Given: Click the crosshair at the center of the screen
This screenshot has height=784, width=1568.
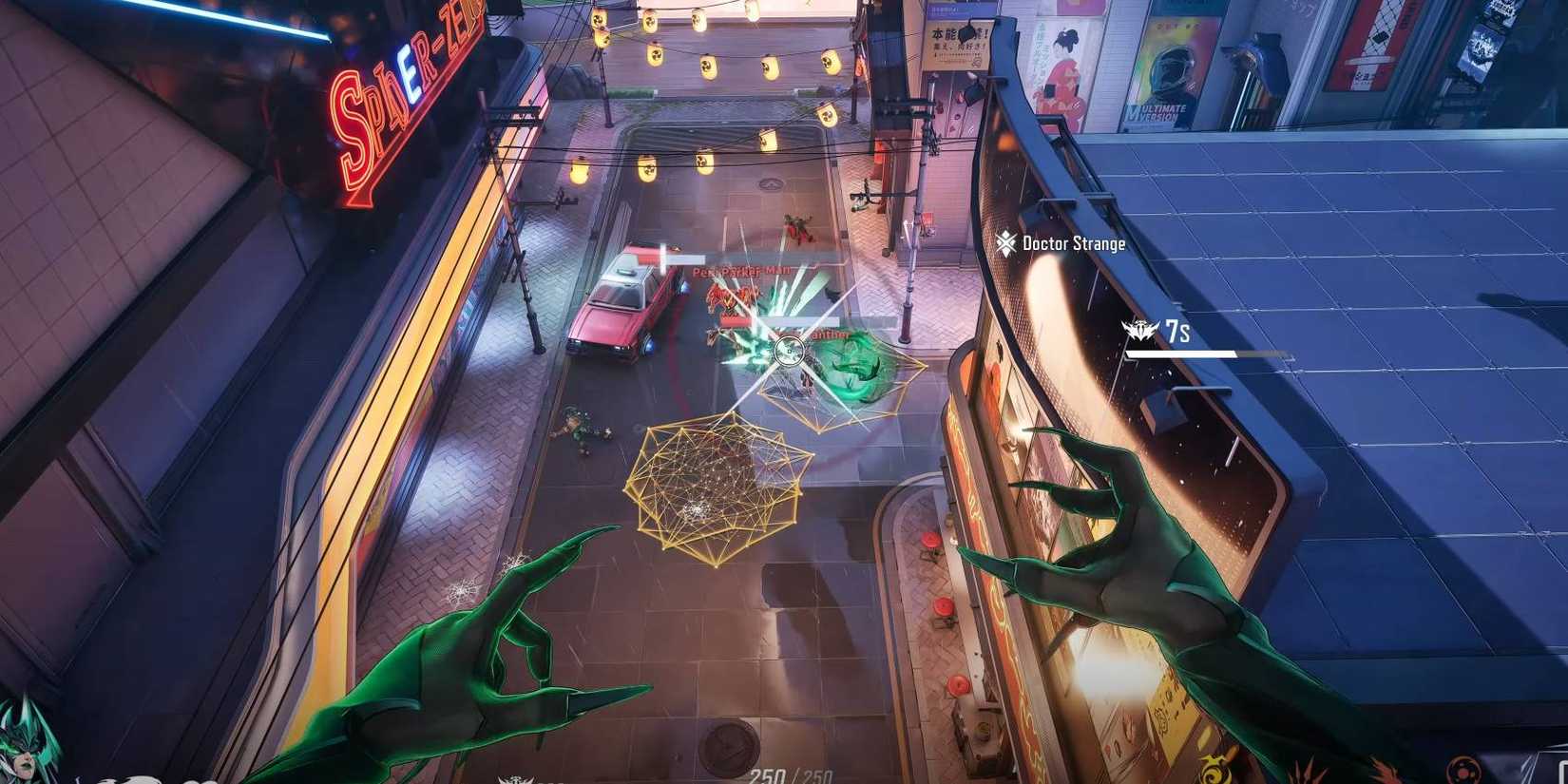Looking at the screenshot, I should click(x=787, y=352).
